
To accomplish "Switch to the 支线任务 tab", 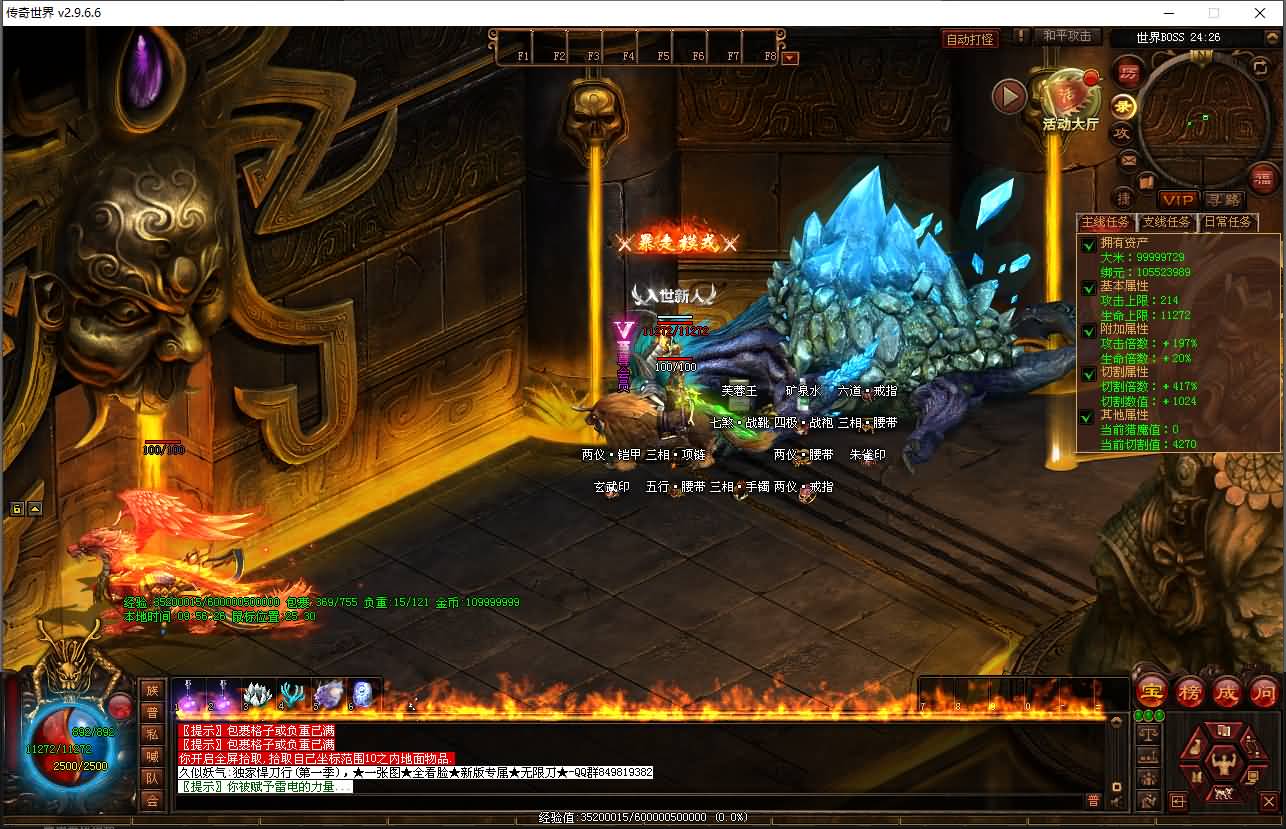I will (x=1167, y=222).
